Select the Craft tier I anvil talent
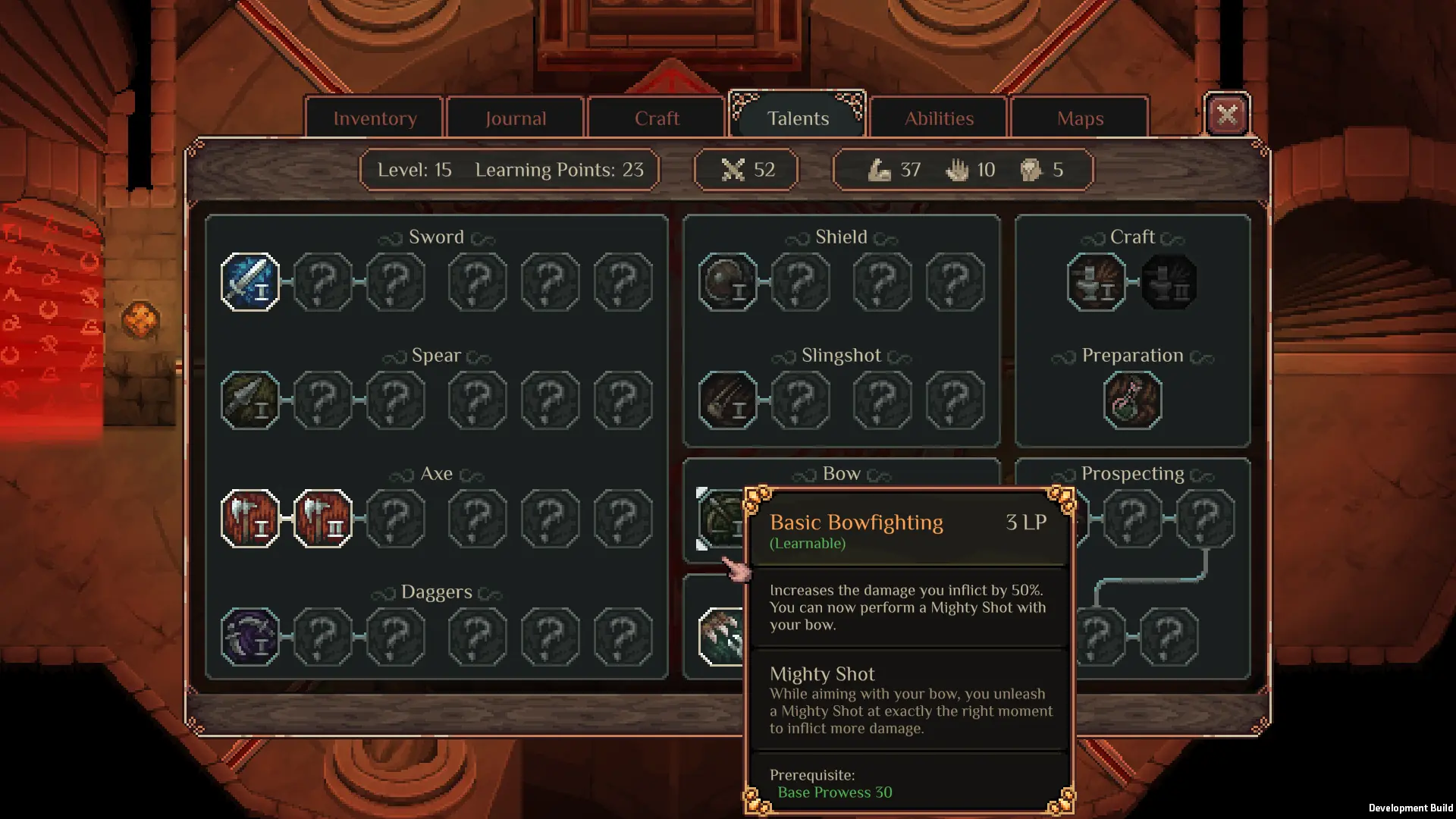This screenshot has width=1456, height=819. (1096, 282)
